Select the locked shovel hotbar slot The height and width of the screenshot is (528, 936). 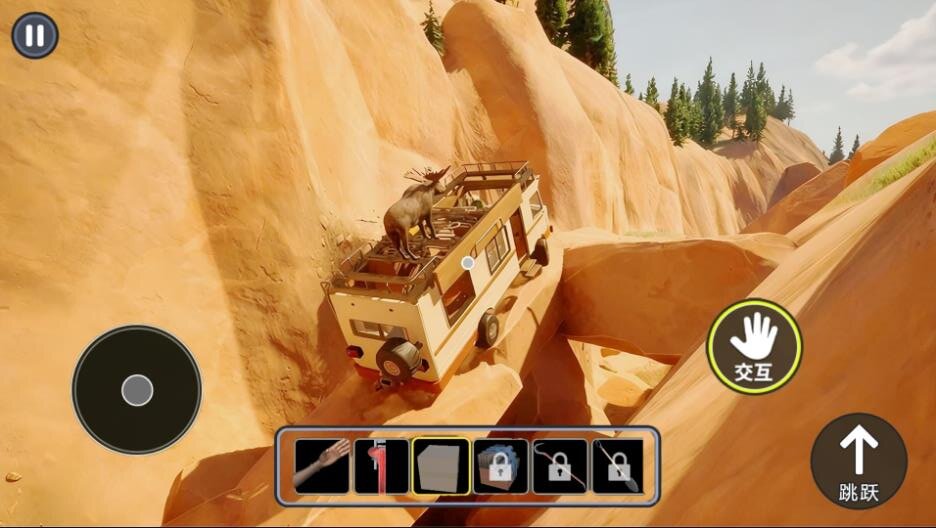pos(618,466)
